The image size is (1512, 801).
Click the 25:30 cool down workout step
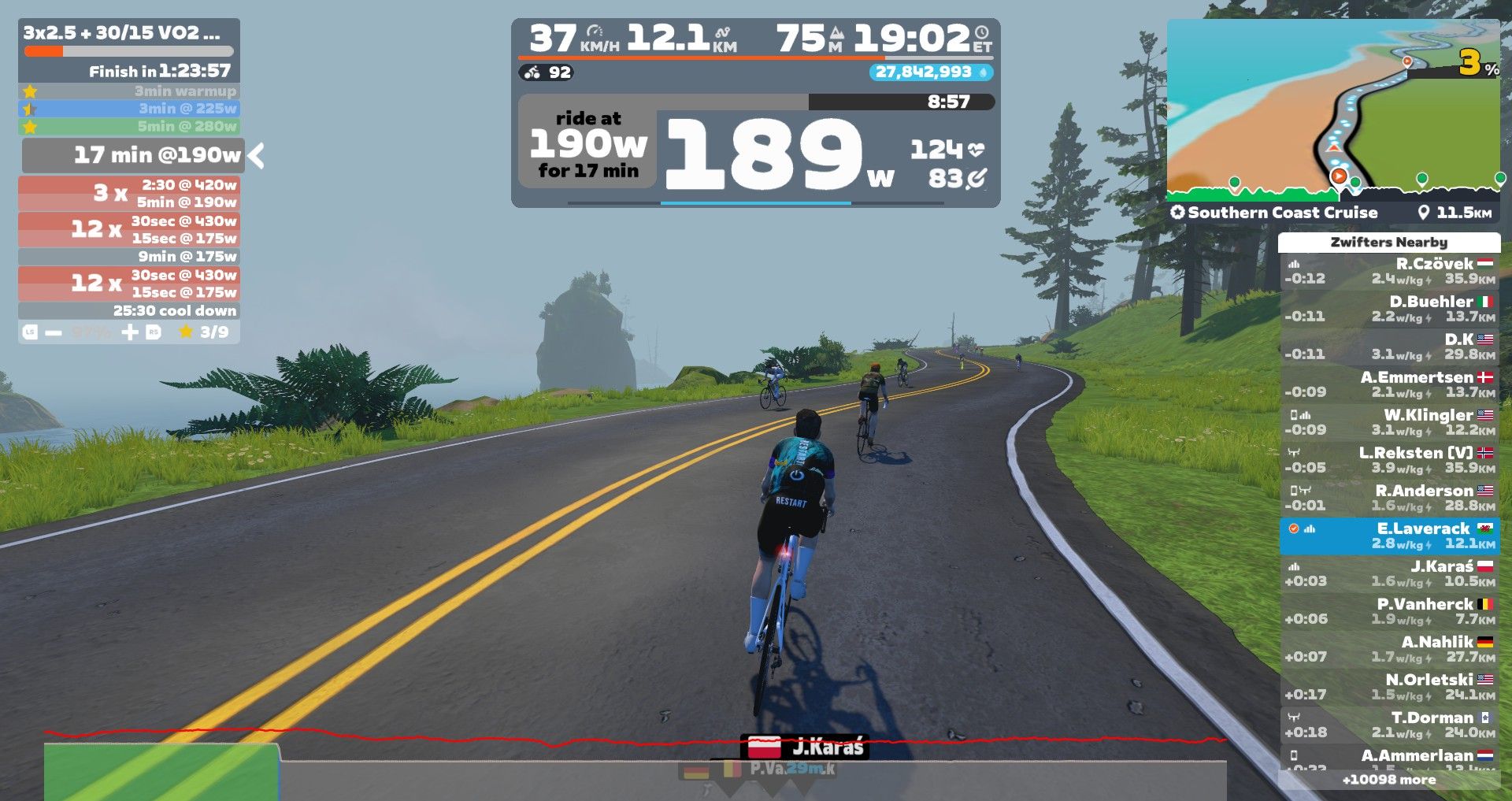129,311
